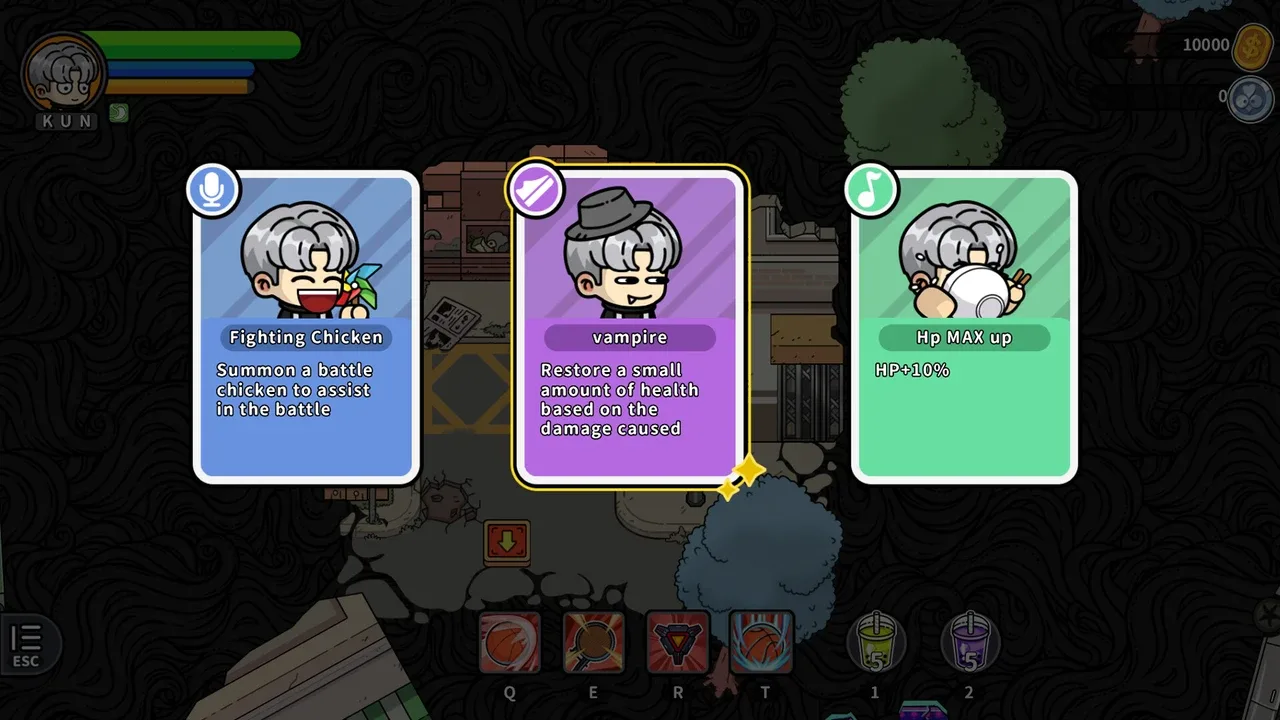Choose the Fighting Chicken card
This screenshot has width=1280, height=720.
click(x=306, y=327)
